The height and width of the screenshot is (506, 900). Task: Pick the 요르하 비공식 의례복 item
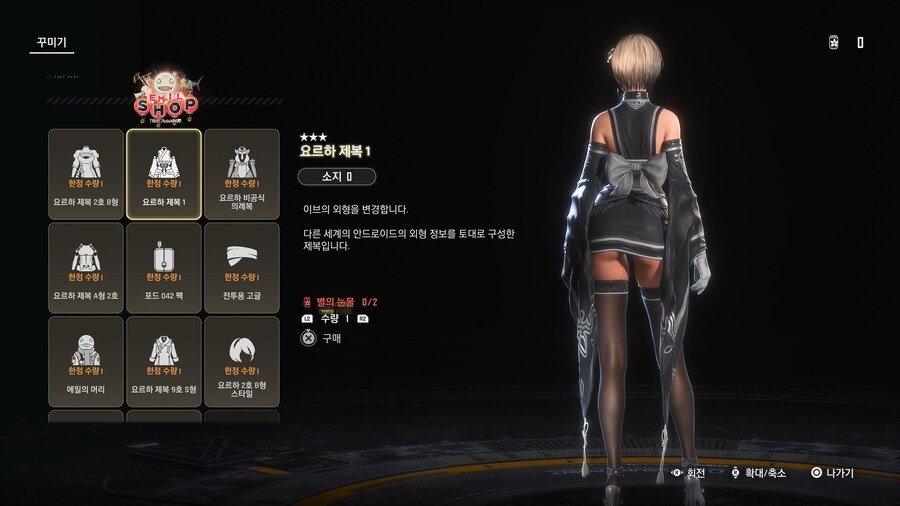click(242, 173)
